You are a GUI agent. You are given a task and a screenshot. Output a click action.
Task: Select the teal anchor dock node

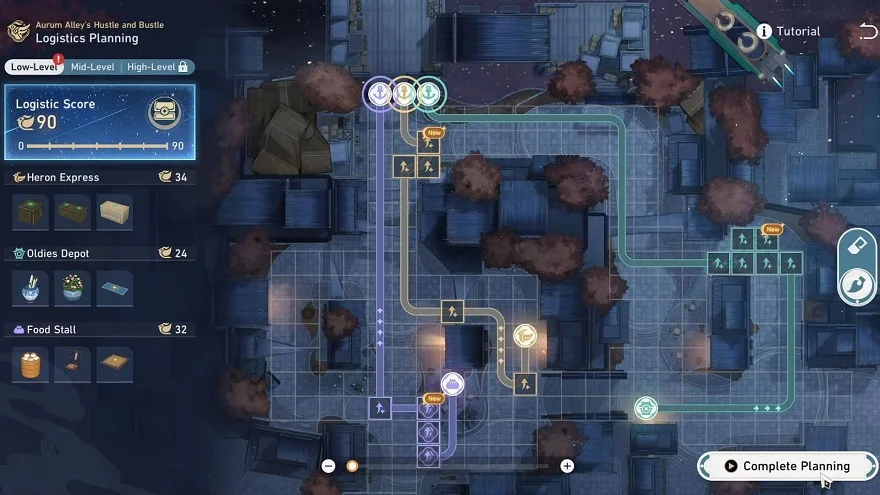(429, 93)
